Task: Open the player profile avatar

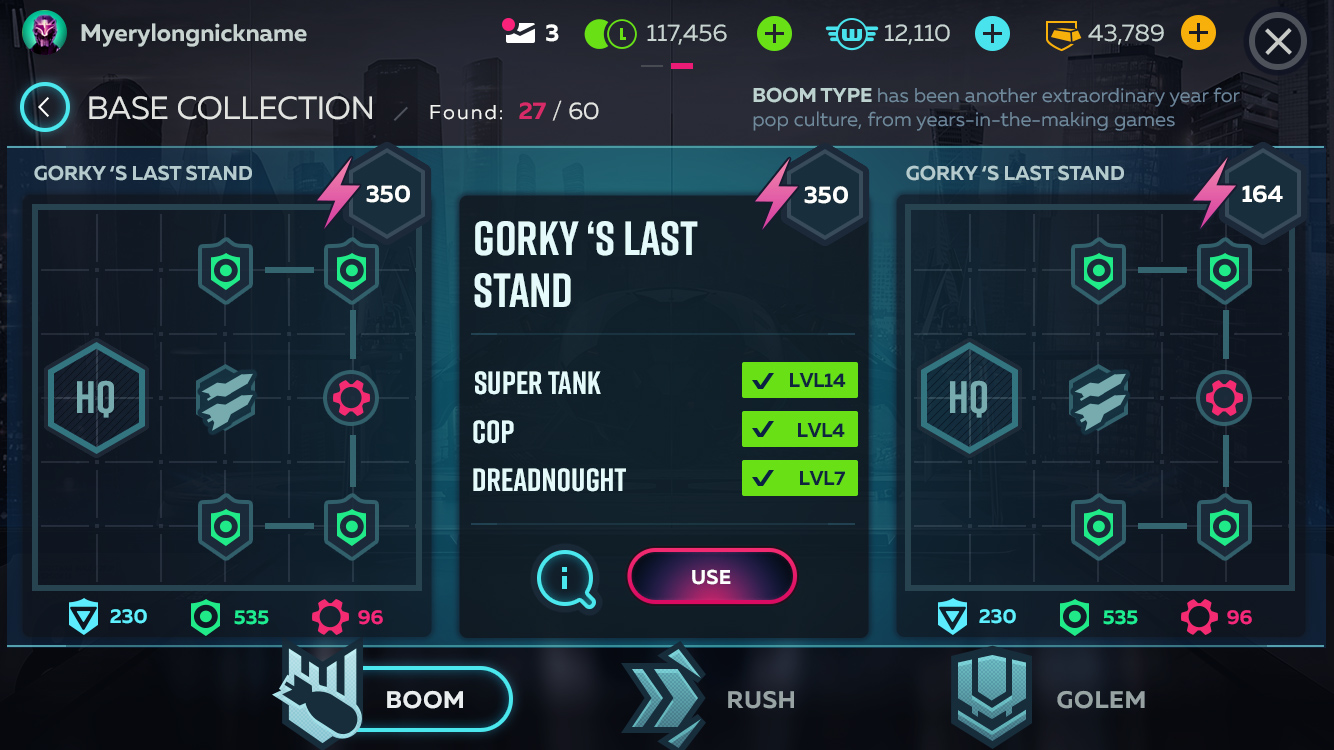Action: (x=44, y=34)
